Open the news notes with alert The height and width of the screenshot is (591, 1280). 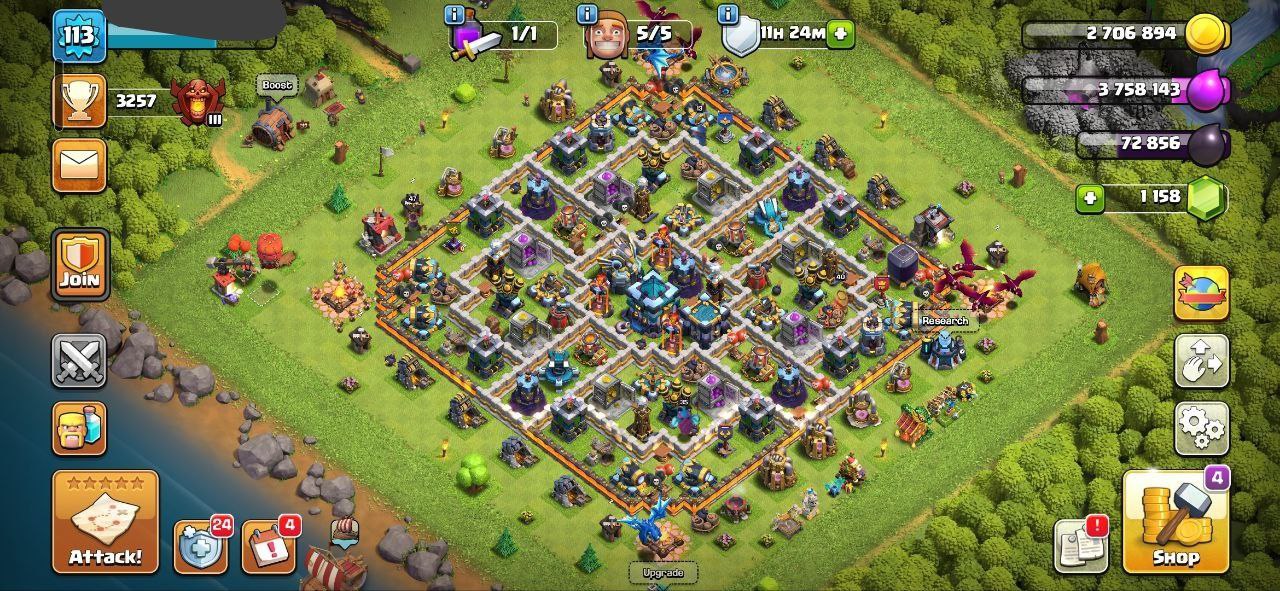(x=1080, y=545)
